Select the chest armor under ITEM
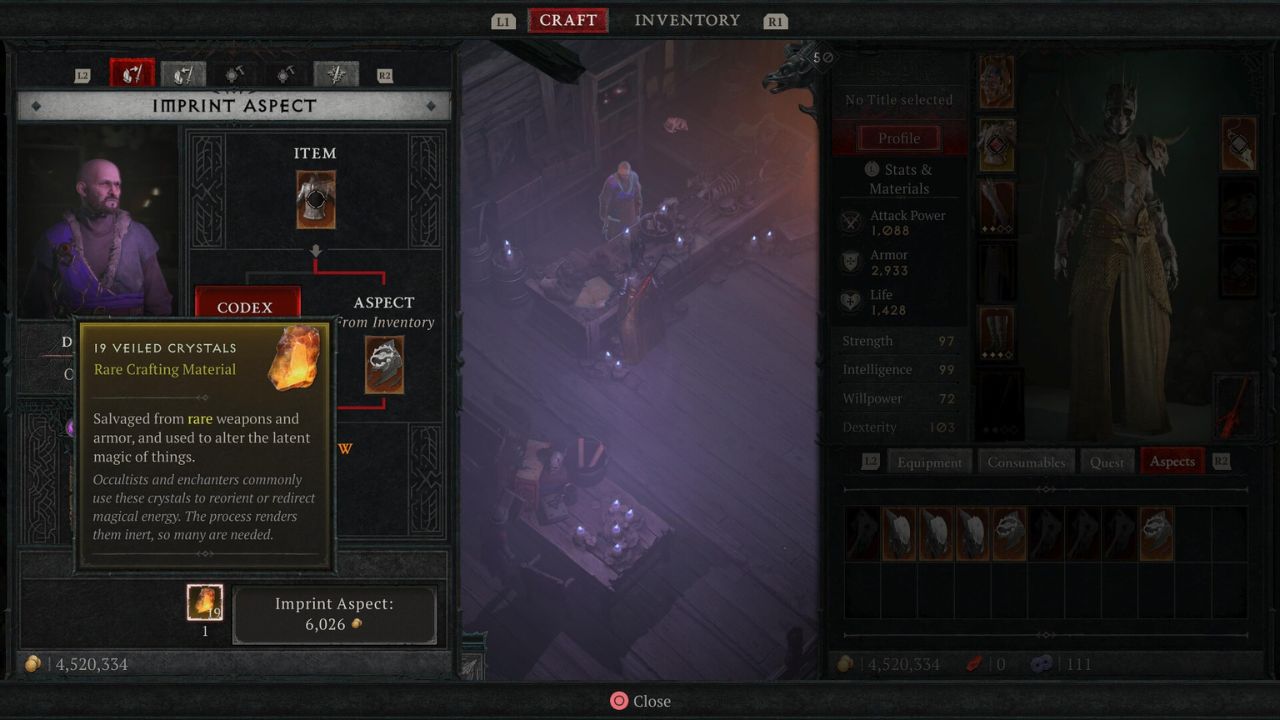 [316, 197]
